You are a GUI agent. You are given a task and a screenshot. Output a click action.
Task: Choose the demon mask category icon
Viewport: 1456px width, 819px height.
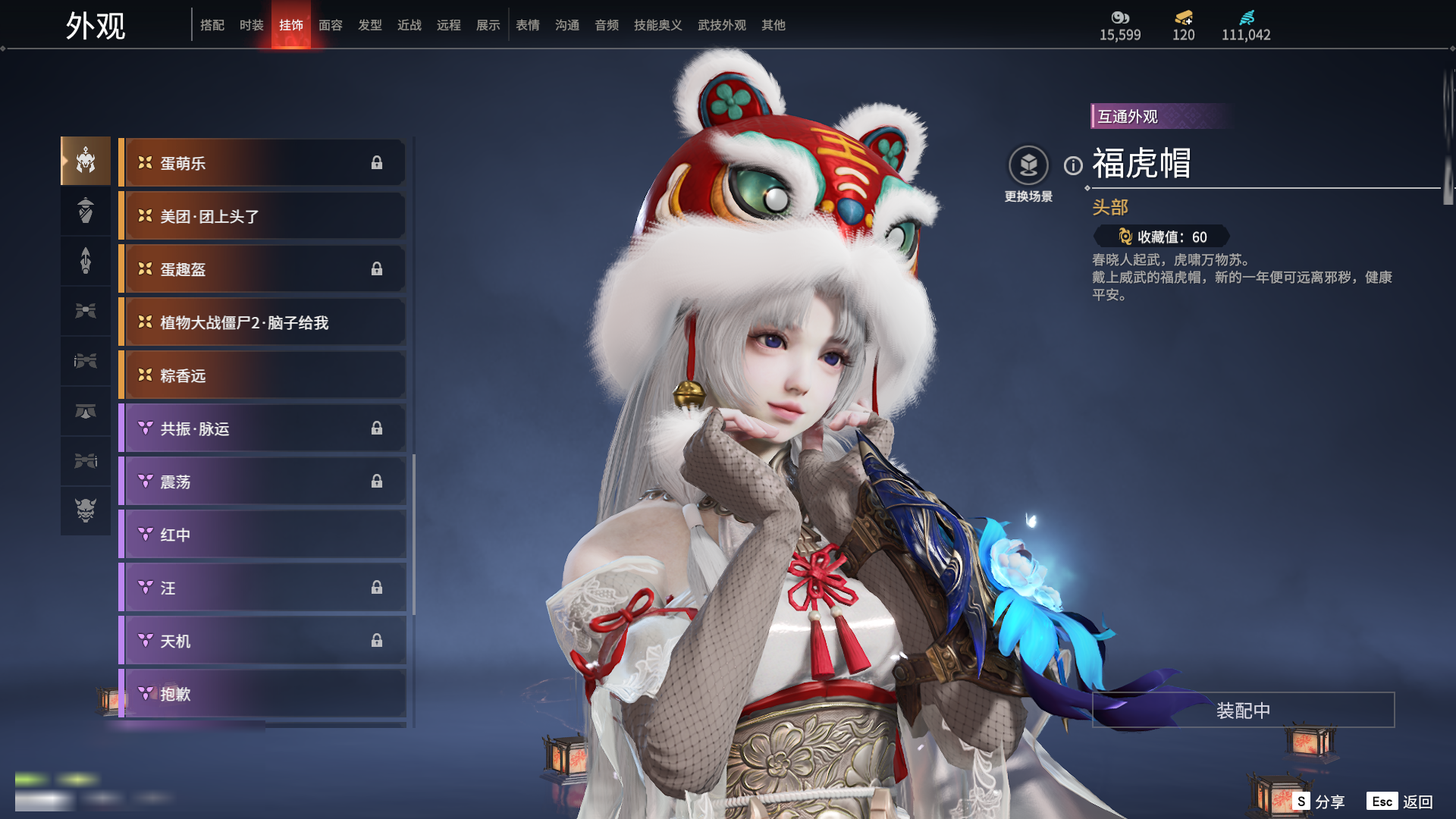click(x=86, y=510)
